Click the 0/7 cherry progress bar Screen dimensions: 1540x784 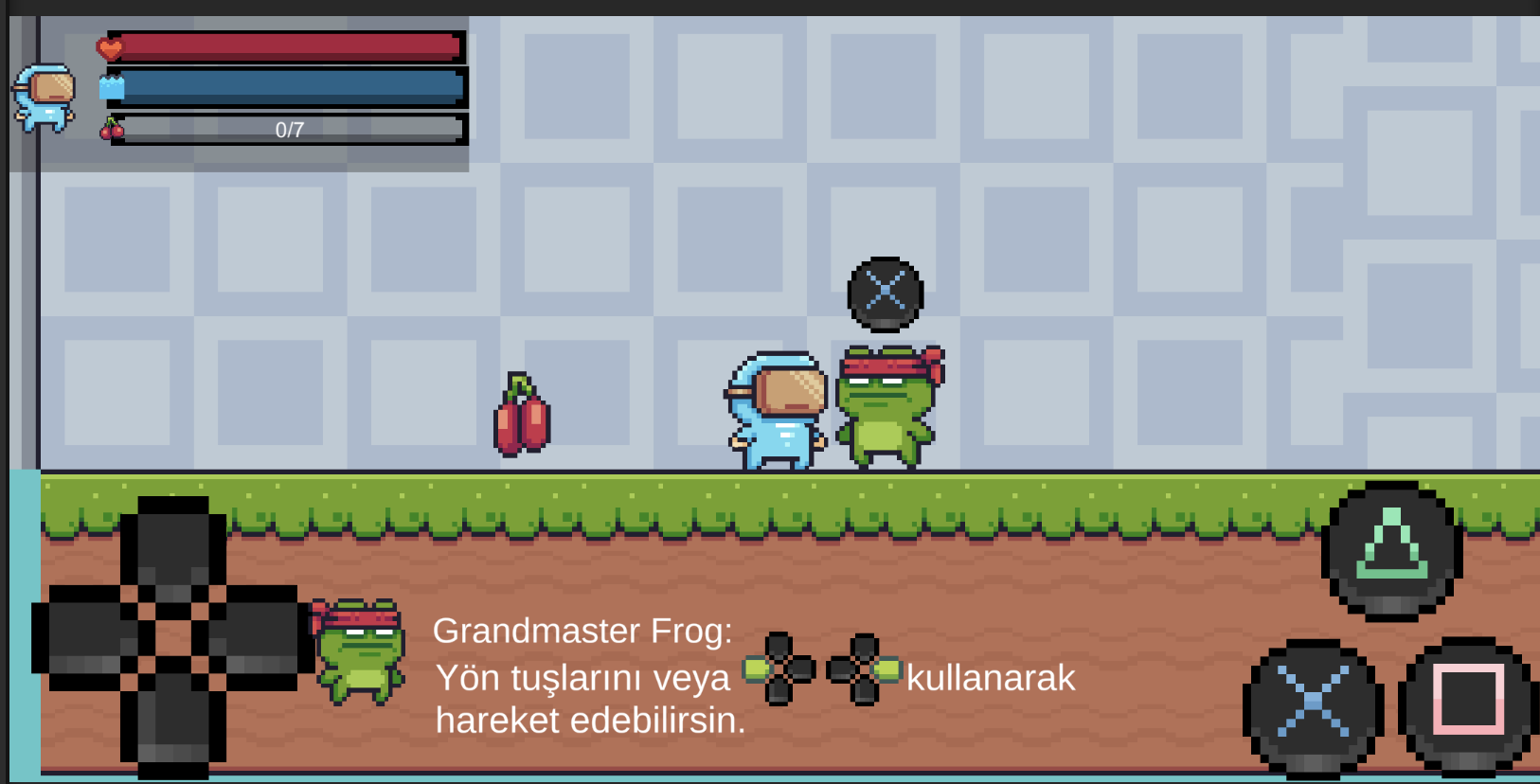click(x=289, y=129)
